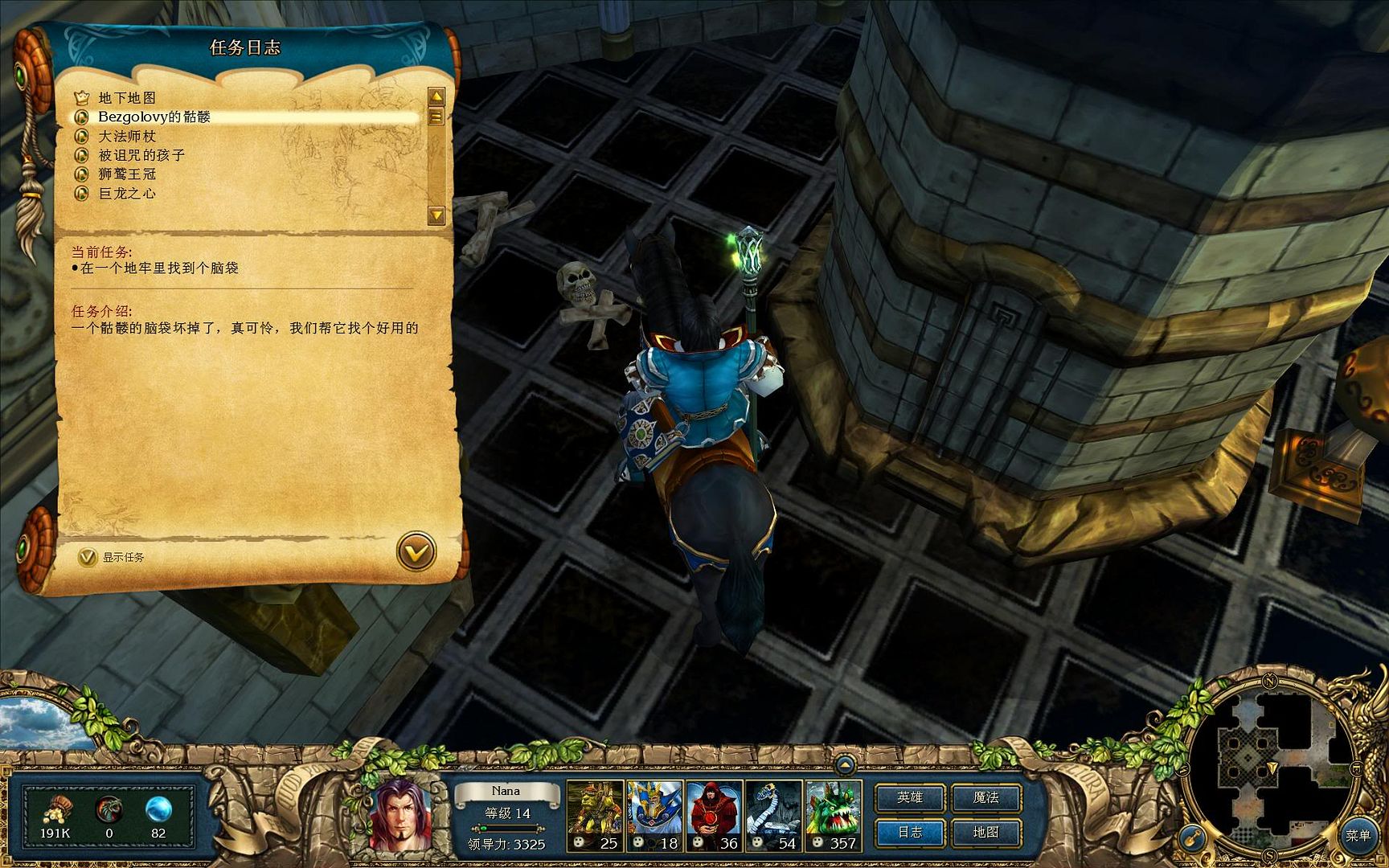Click the hero portrait of Nana
This screenshot has width=1389, height=868.
399,813
